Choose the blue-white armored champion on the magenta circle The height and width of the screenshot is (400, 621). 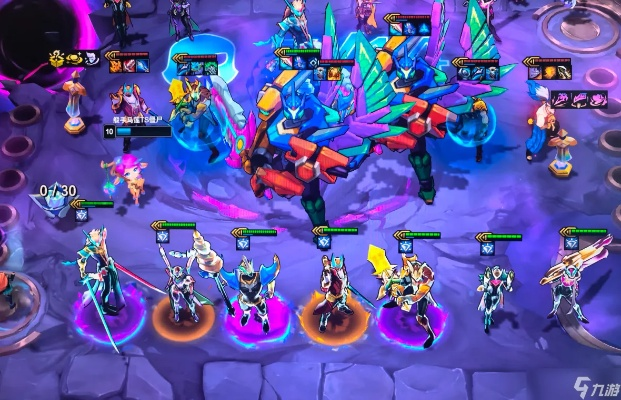(x=251, y=290)
